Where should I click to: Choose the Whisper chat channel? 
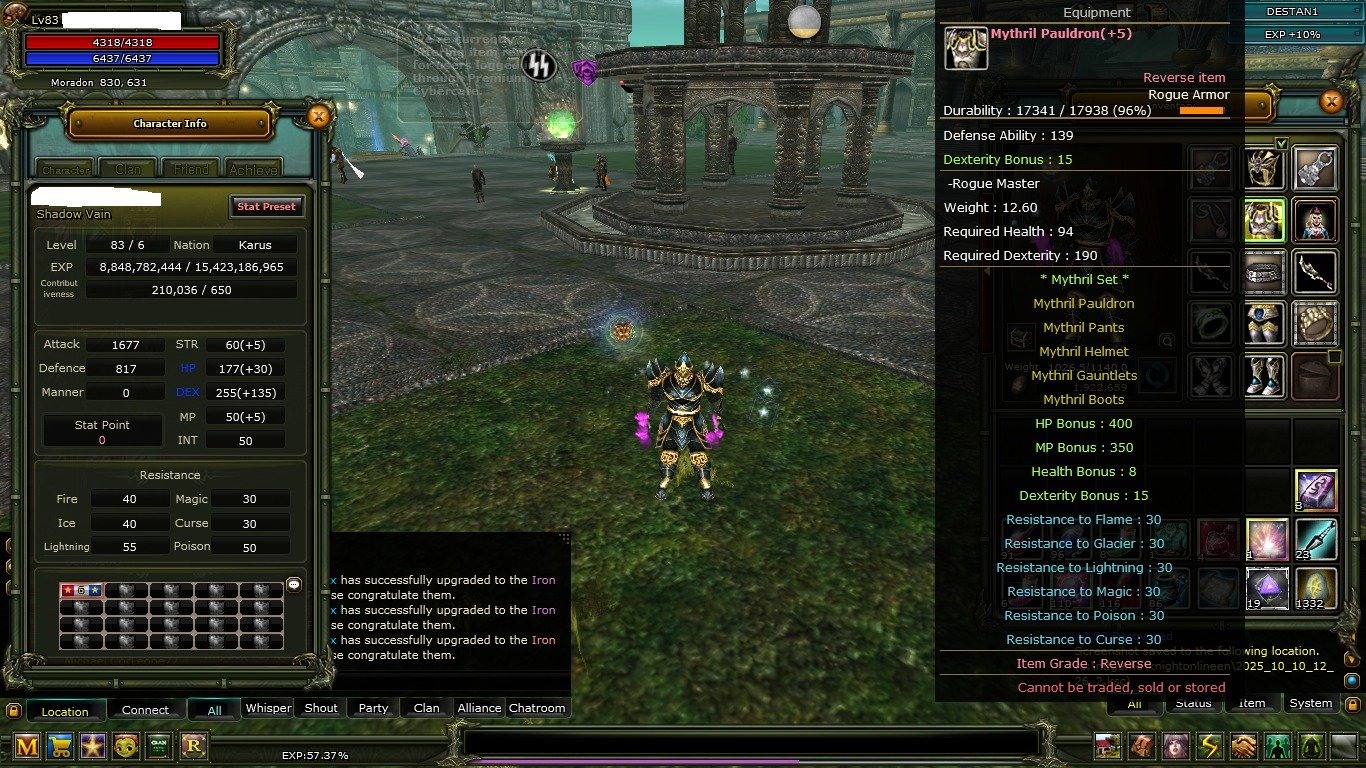click(x=268, y=708)
